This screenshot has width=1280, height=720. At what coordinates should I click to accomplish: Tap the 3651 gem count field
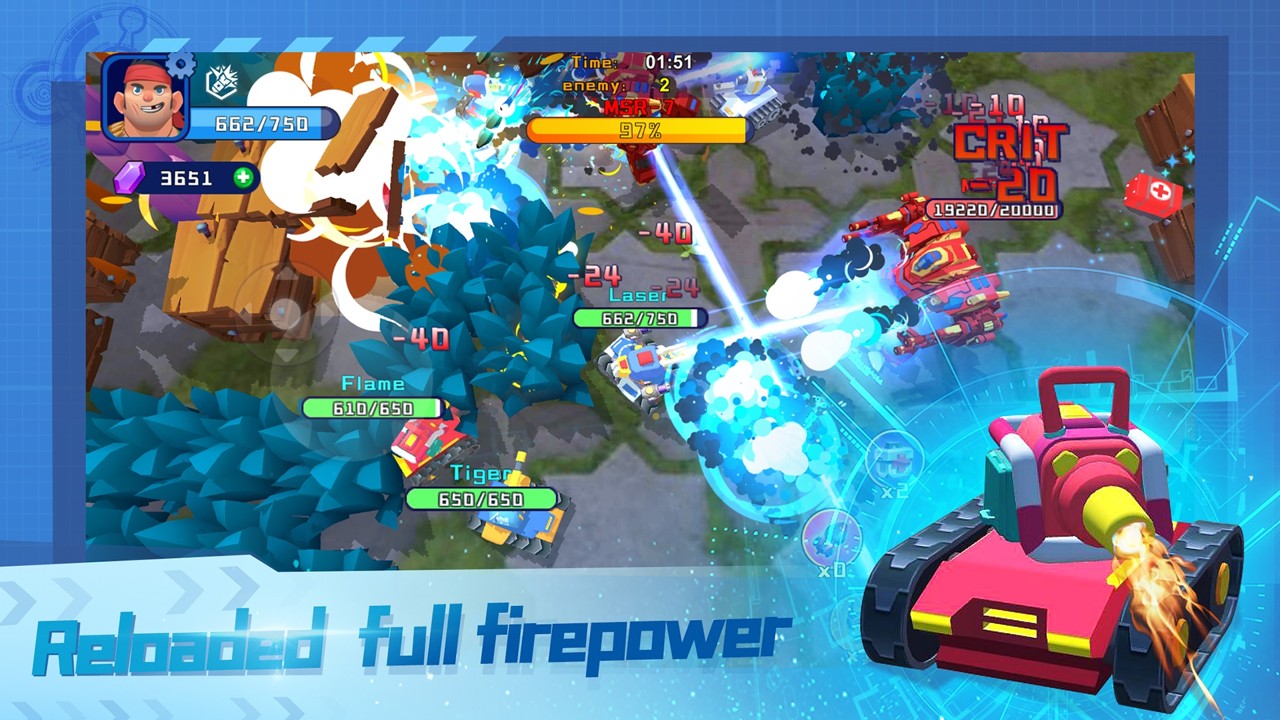point(185,178)
